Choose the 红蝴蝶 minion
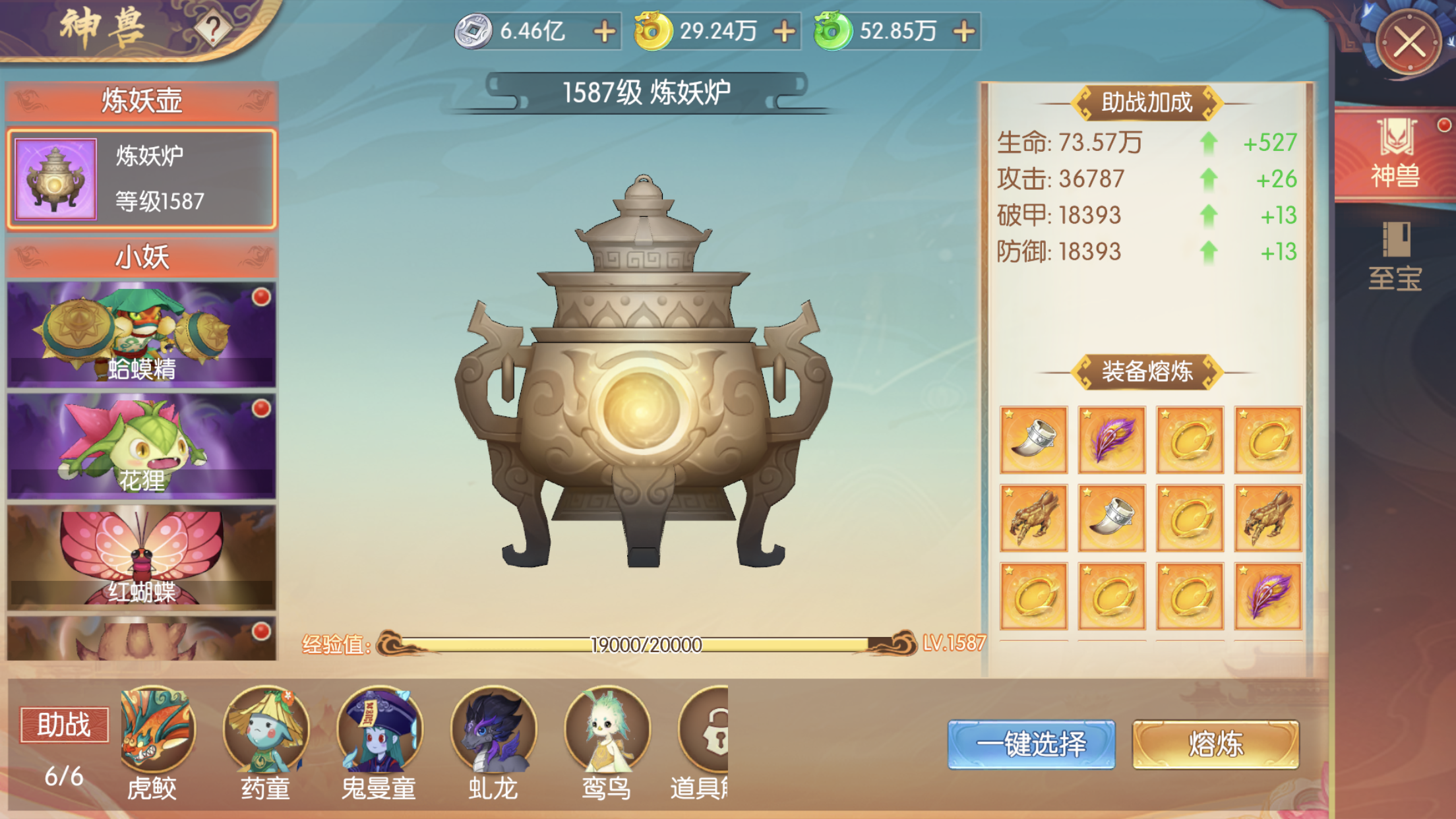1456x819 pixels. point(141,557)
